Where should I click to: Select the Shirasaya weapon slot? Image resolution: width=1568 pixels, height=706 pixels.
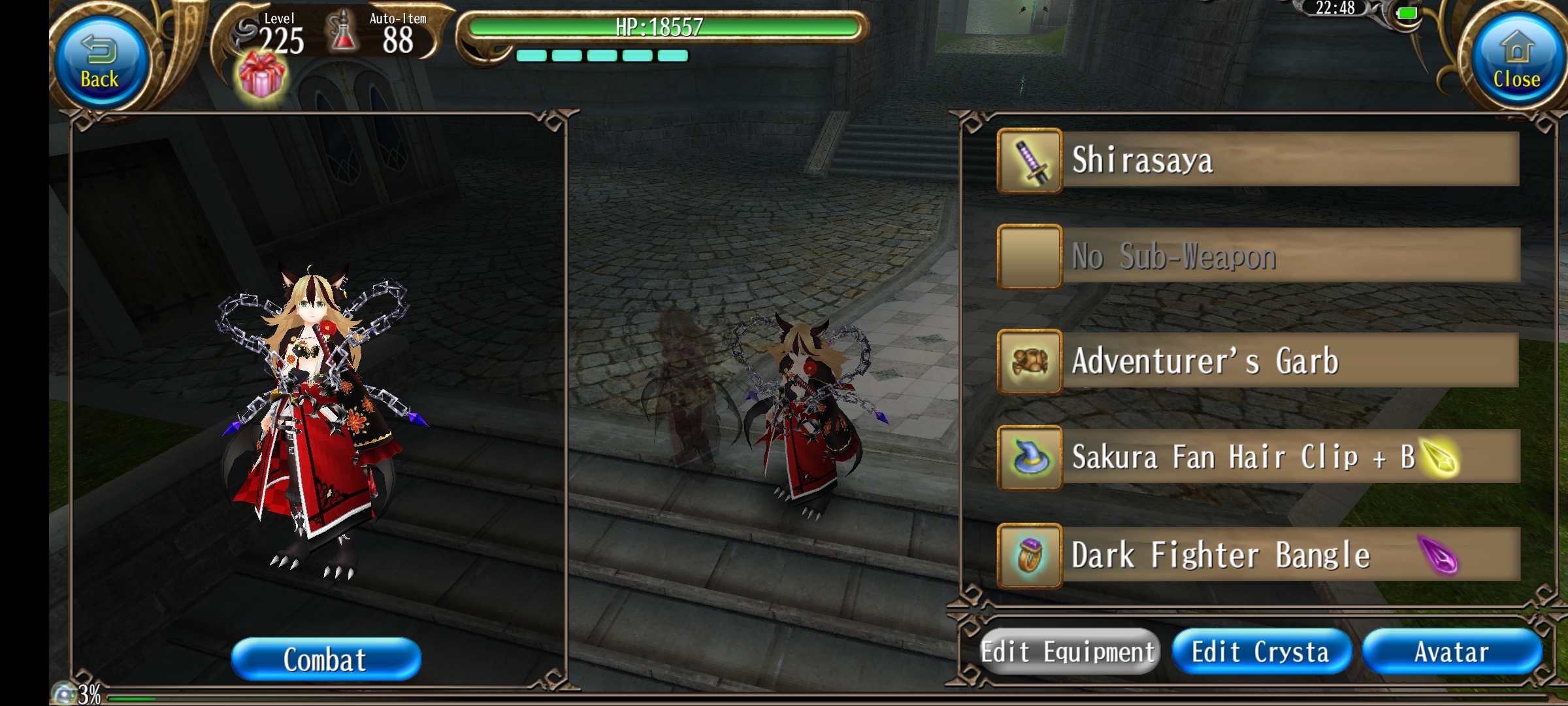(1258, 160)
